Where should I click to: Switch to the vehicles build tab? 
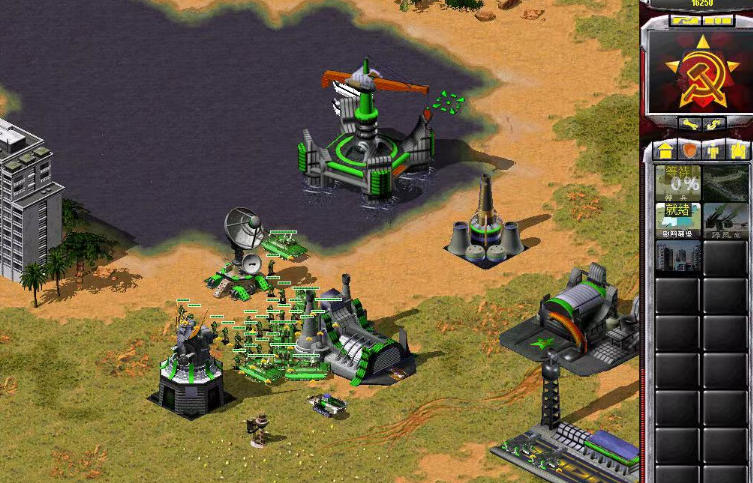pos(737,150)
